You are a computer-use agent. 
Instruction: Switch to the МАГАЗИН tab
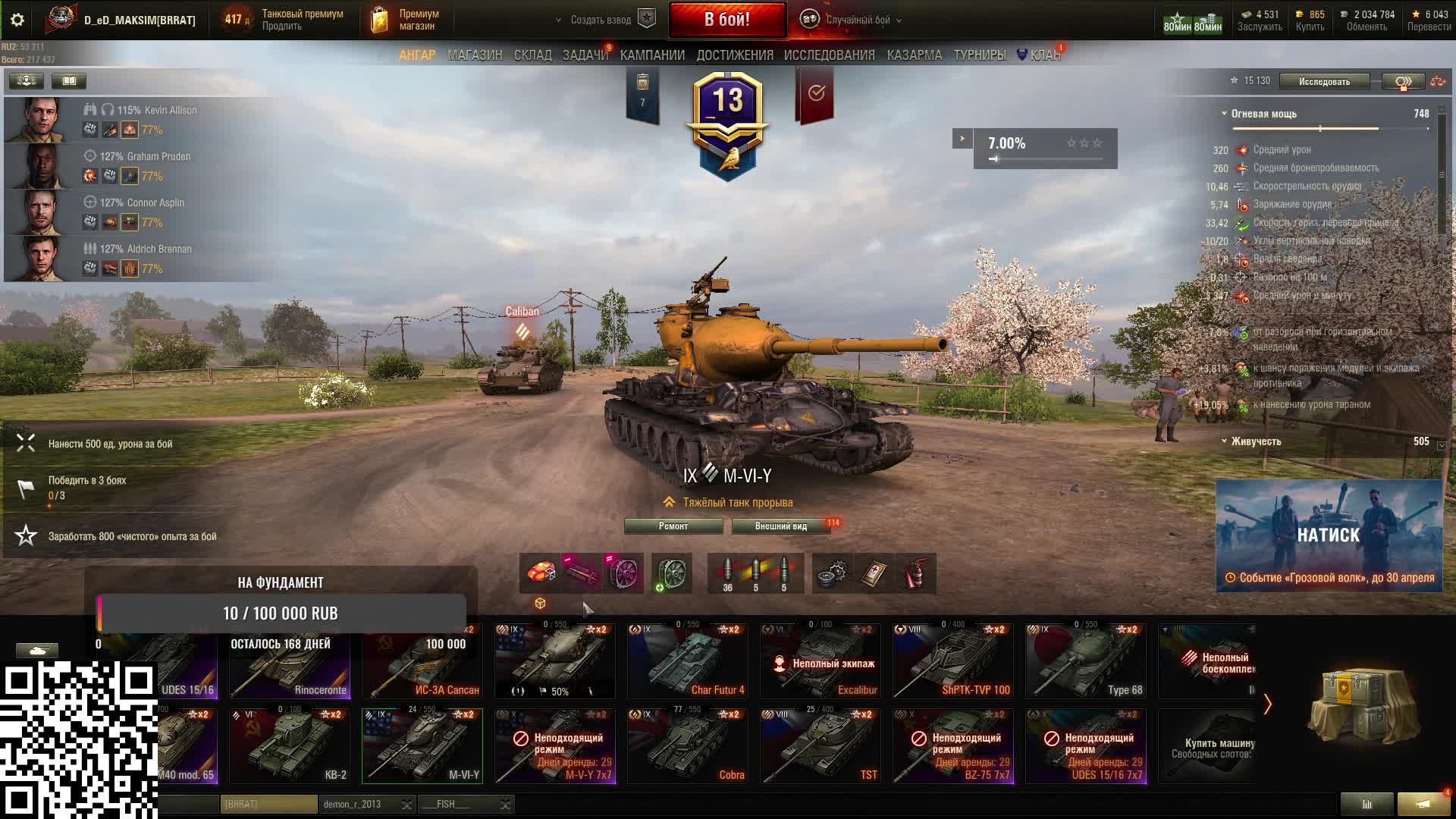(475, 55)
